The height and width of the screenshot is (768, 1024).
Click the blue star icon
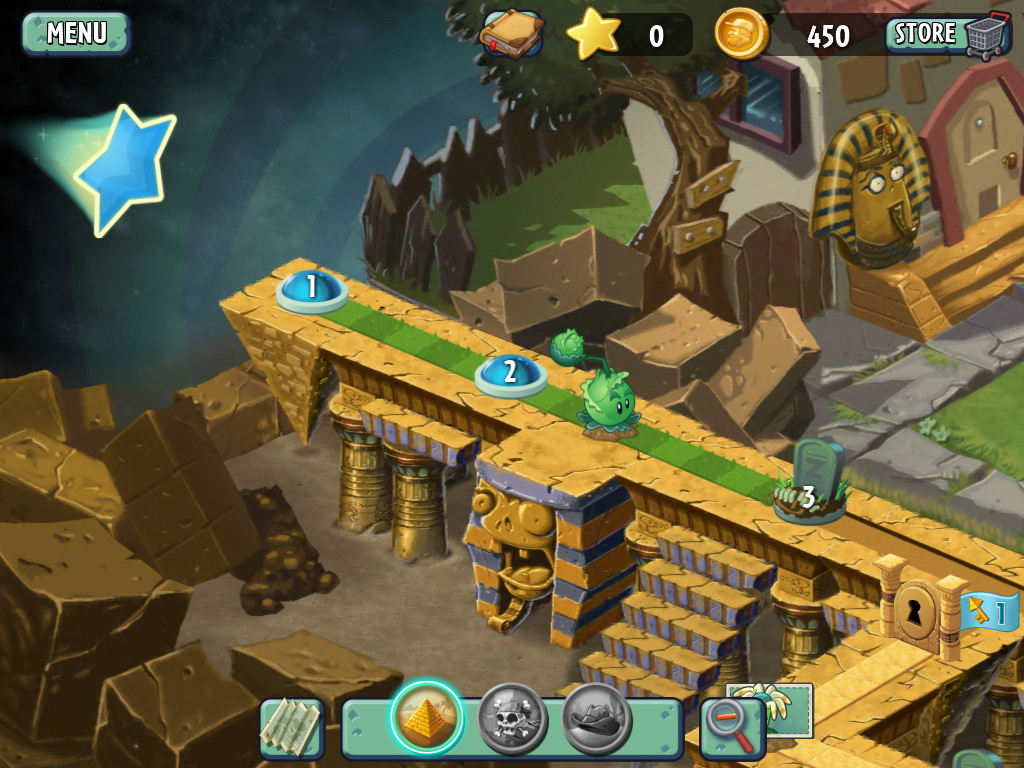125,170
